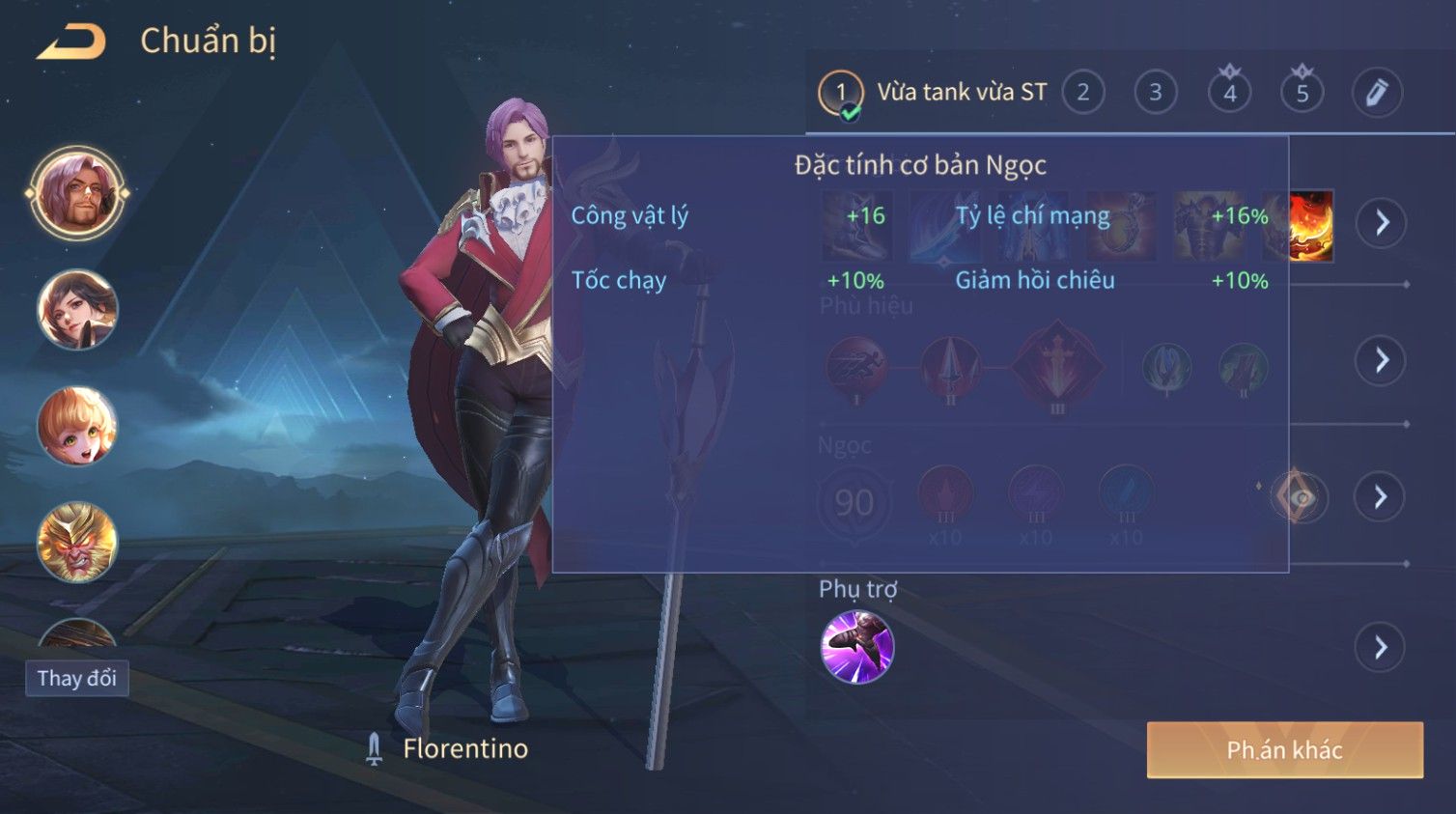This screenshot has height=814, width=1456.
Task: Select the Florentino hero portrait
Action: click(77, 193)
